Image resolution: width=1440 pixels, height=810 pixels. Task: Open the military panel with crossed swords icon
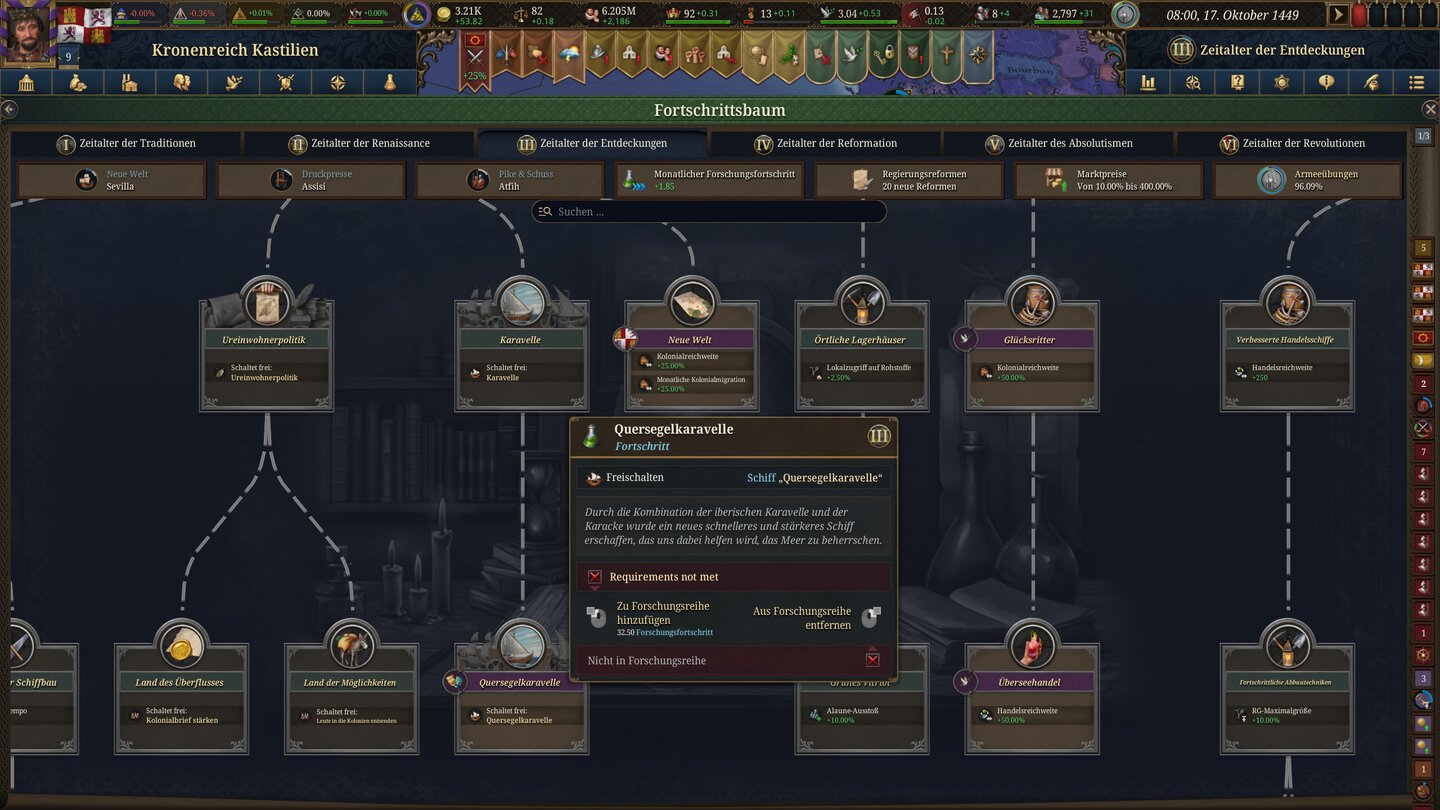[287, 83]
